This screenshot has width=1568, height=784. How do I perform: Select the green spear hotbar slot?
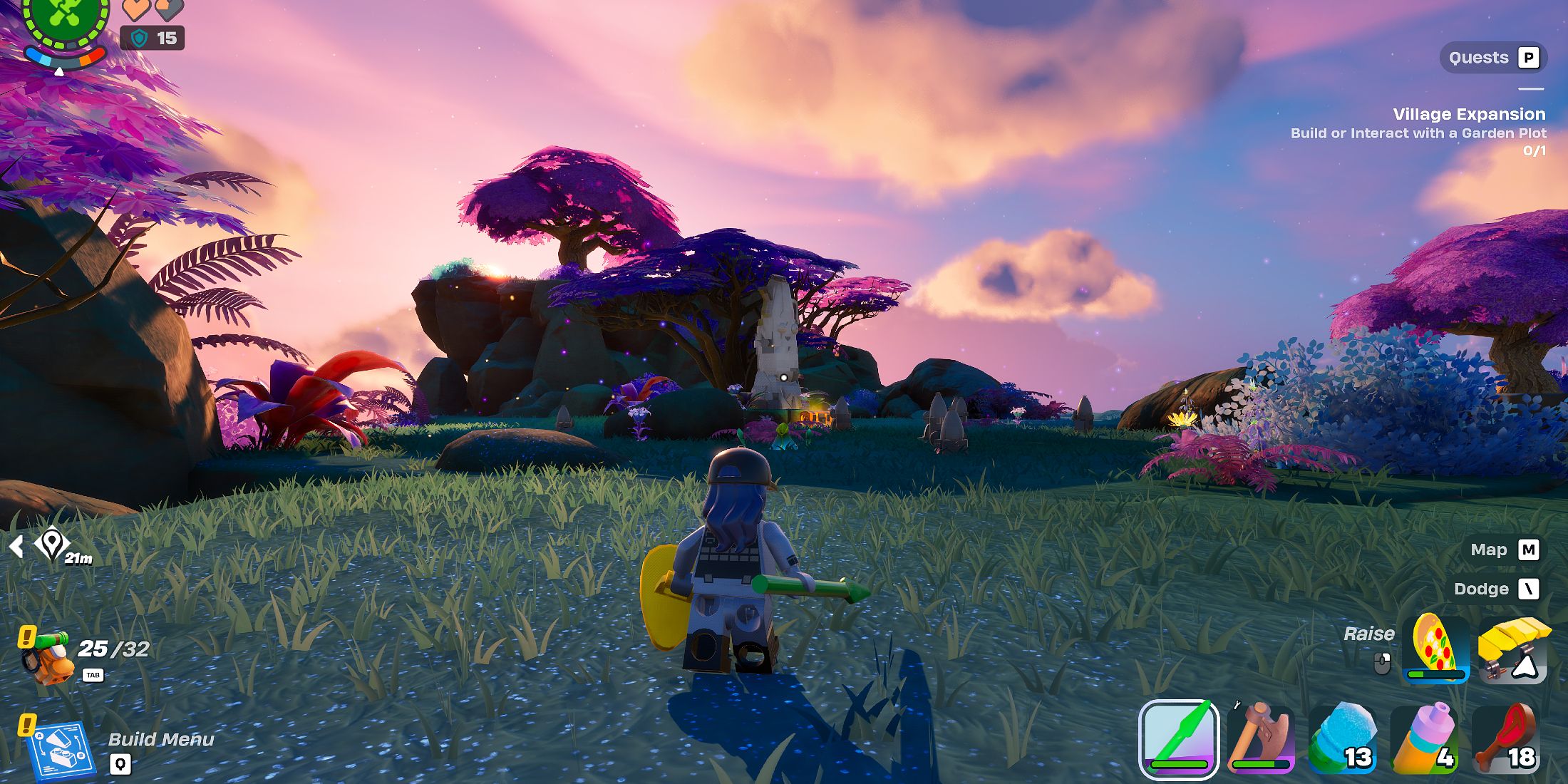1179,739
